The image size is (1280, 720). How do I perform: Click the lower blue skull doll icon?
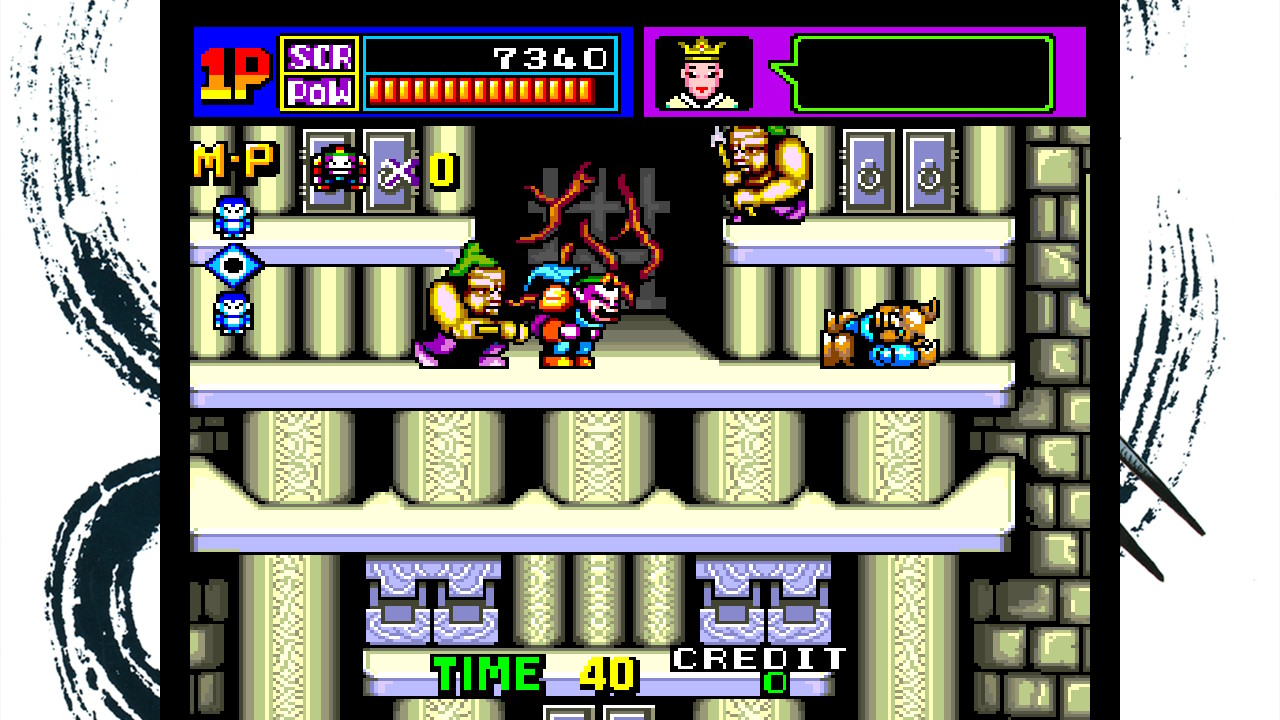coord(232,310)
